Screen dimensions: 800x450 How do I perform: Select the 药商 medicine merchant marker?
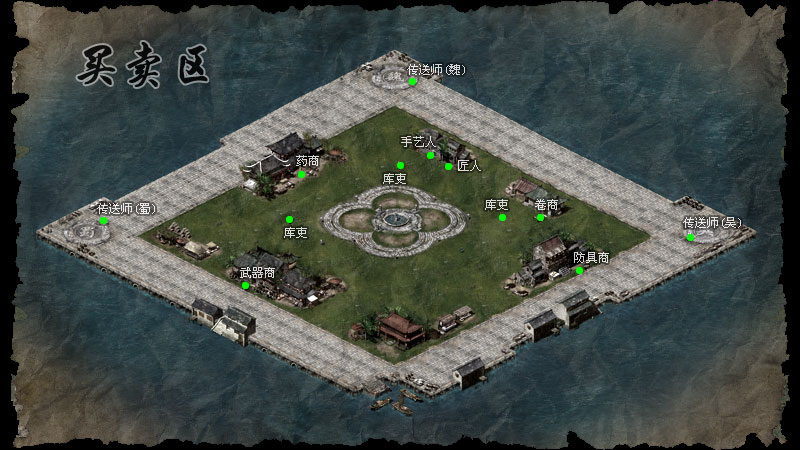[x=301, y=174]
